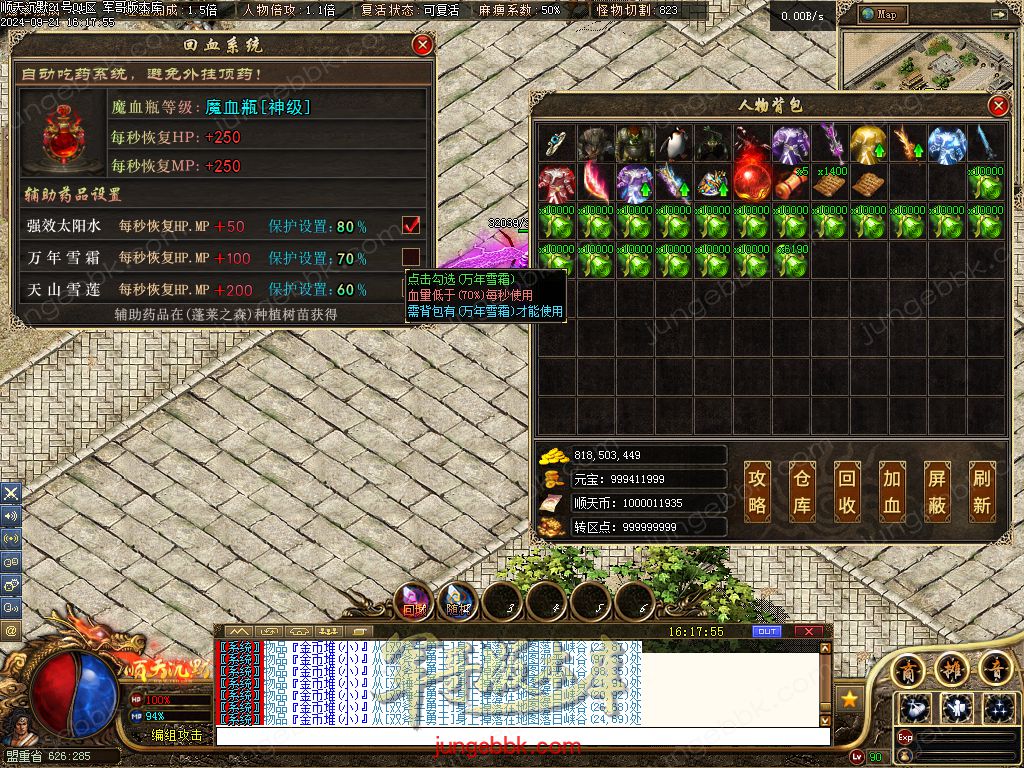Tick the 万年雪霜 checkbox
The width and height of the screenshot is (1024, 768).
(411, 257)
